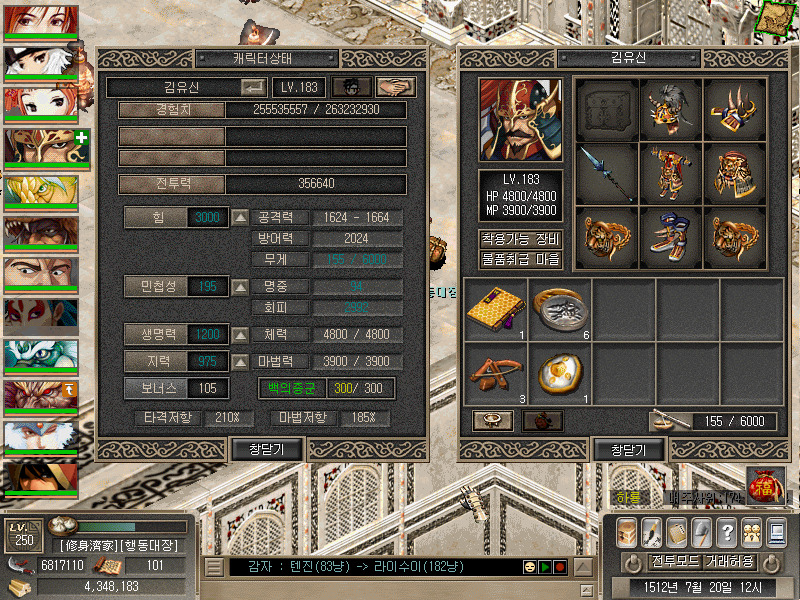The width and height of the screenshot is (800, 600).
Task: Pick the silver coins inventory stack
Action: tap(560, 308)
